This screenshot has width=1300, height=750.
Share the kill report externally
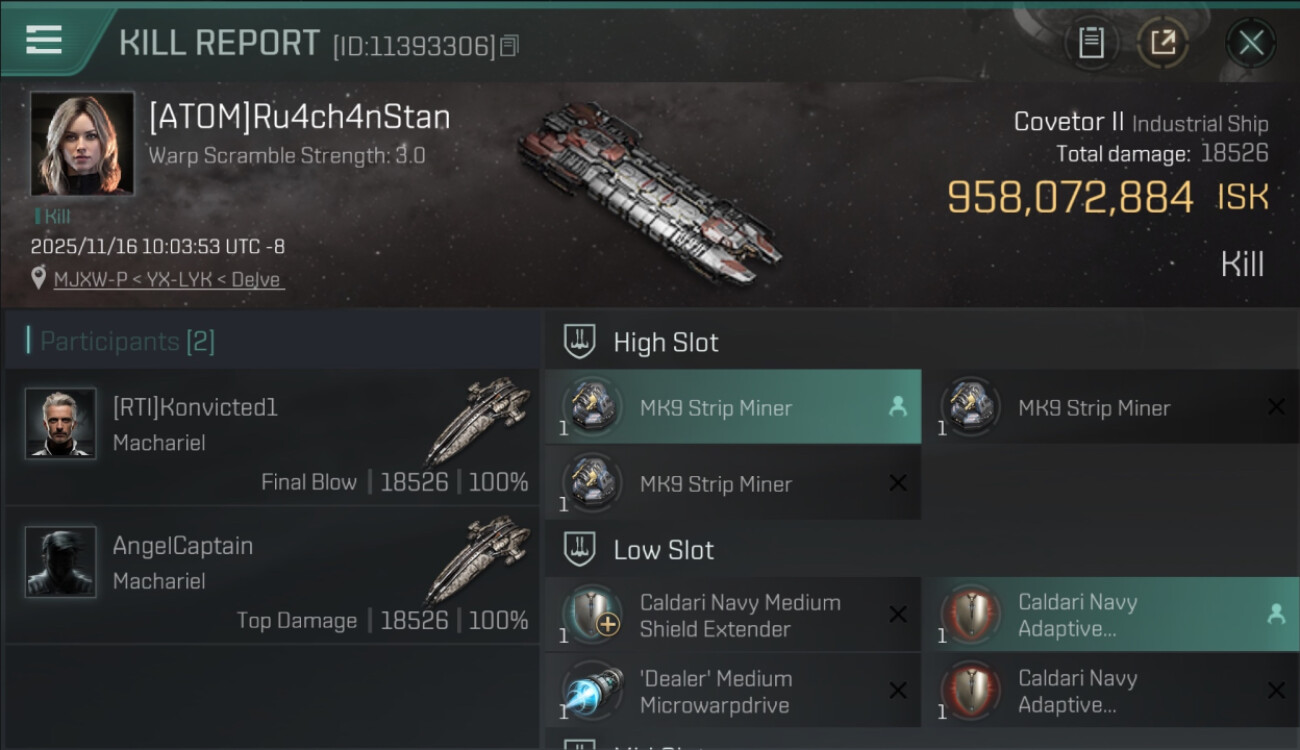(x=1163, y=43)
